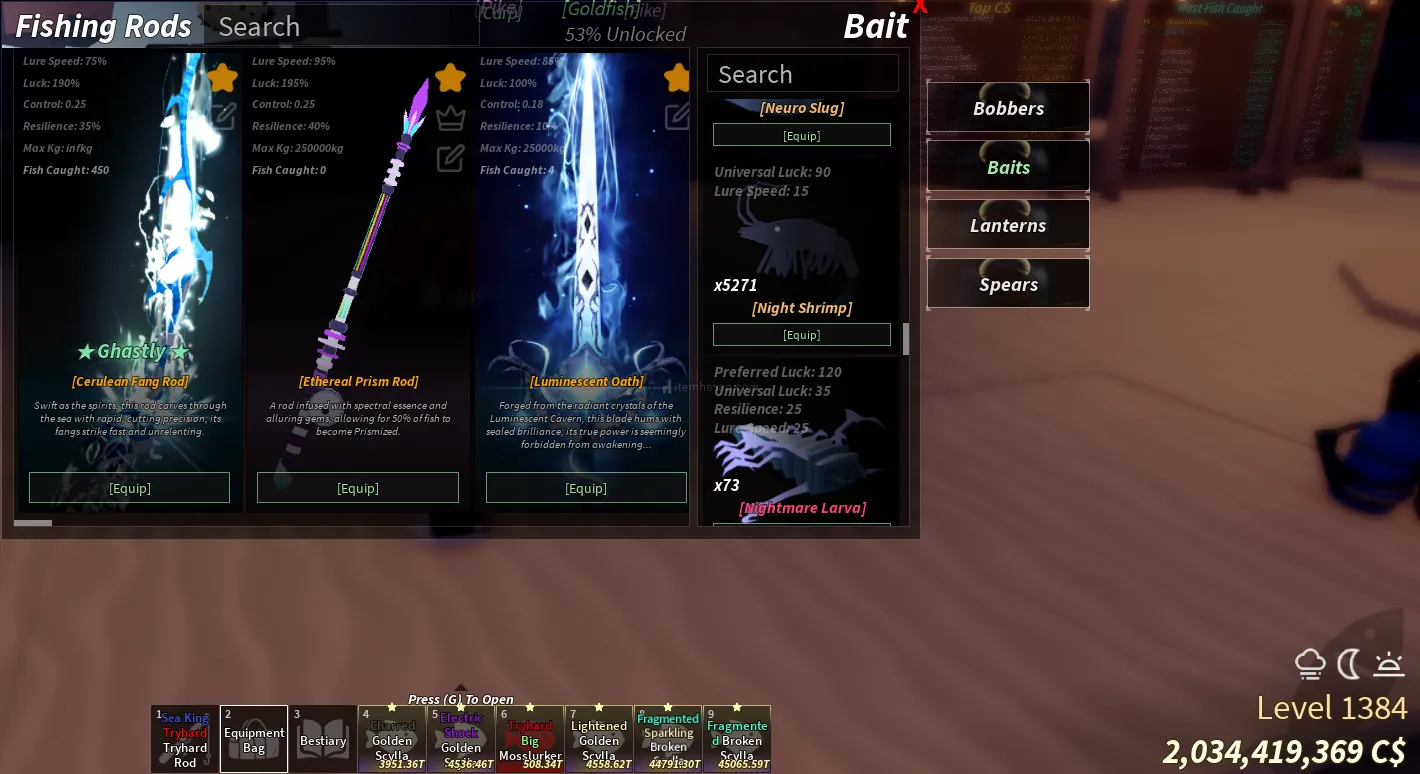Open the Bestiary from the hotbar
This screenshot has height=774, width=1420.
(323, 740)
